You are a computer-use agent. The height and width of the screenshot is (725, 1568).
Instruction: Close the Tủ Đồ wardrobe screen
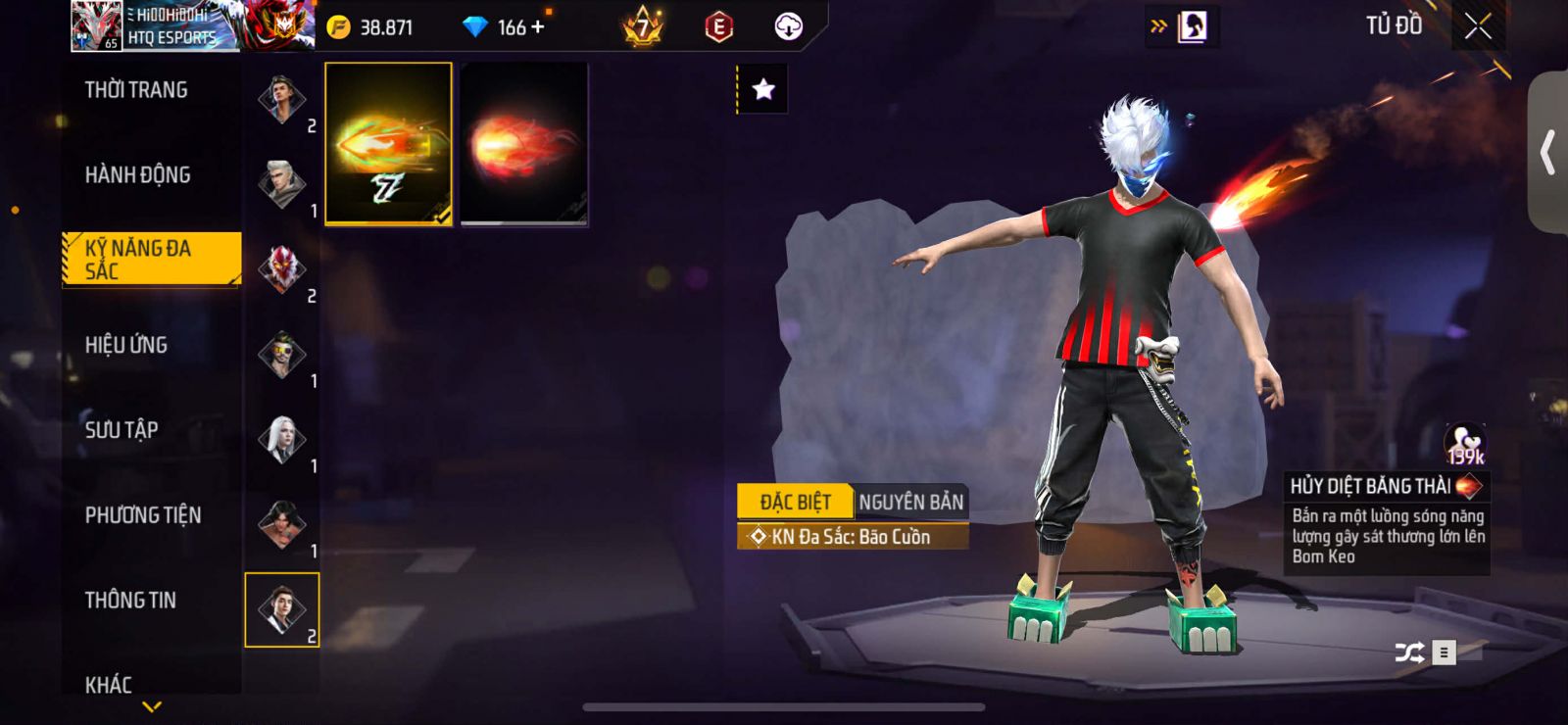[1478, 26]
